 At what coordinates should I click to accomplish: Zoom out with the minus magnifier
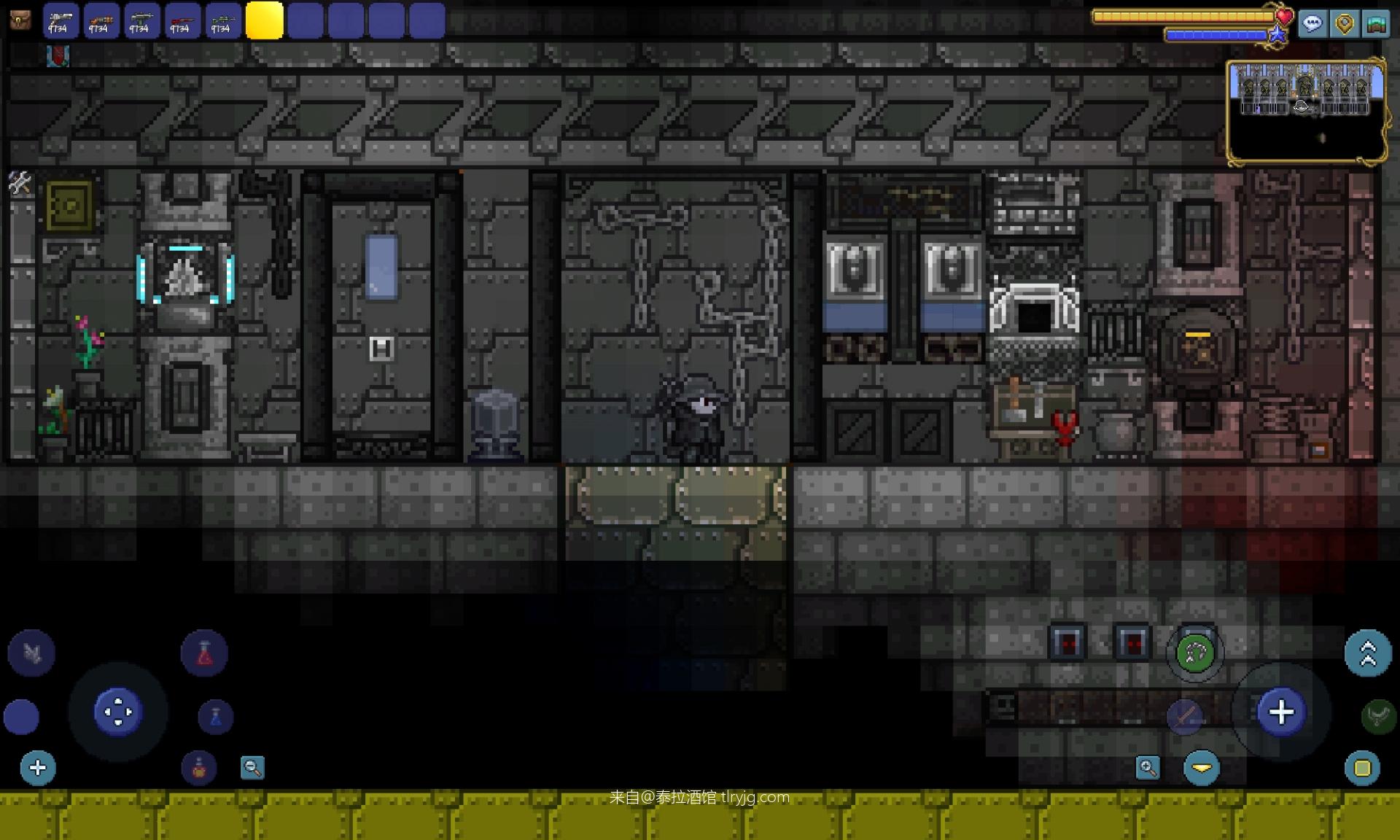pyautogui.click(x=252, y=767)
